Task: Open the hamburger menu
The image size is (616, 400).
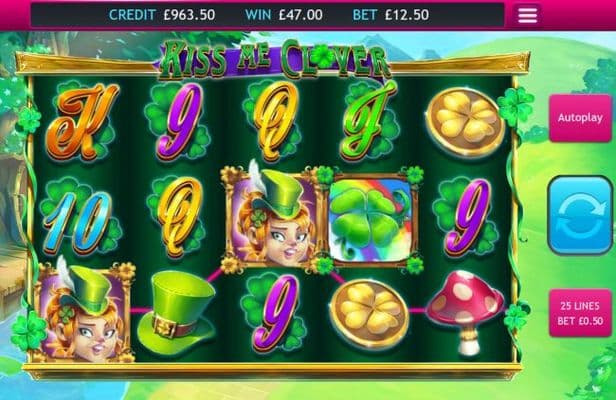Action: point(528,15)
